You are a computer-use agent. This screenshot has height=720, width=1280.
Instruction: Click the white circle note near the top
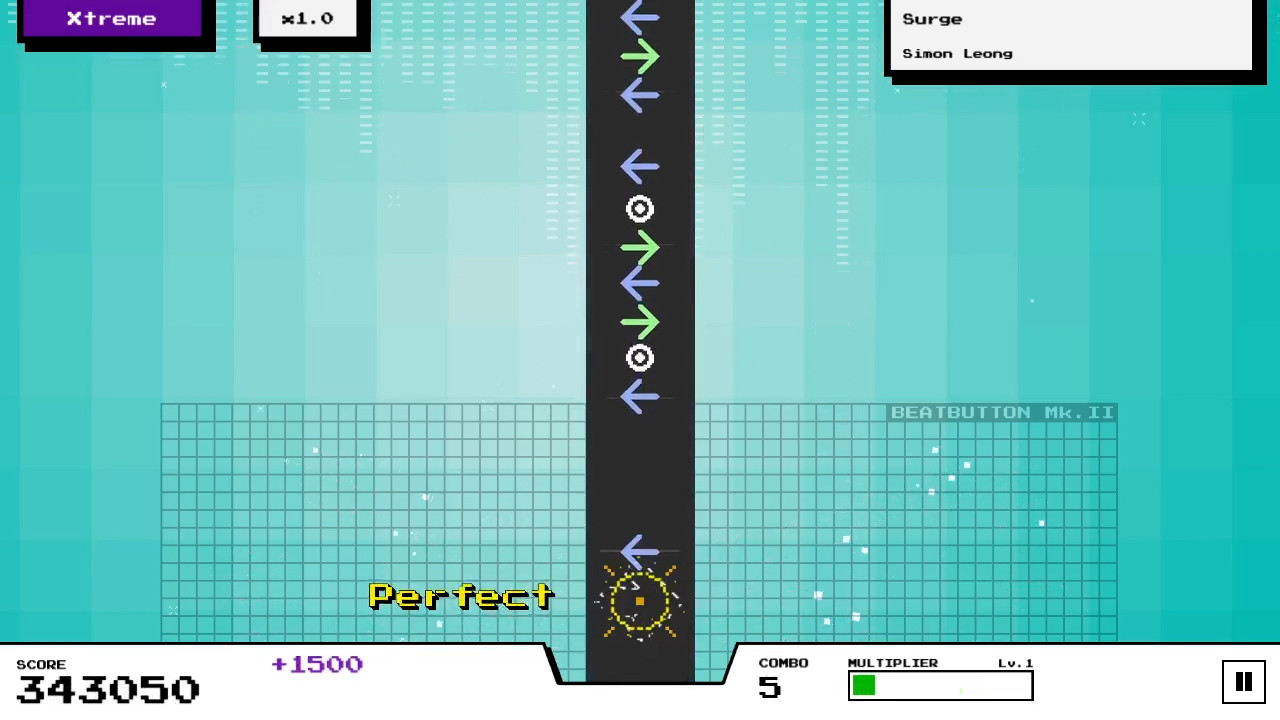(x=640, y=209)
